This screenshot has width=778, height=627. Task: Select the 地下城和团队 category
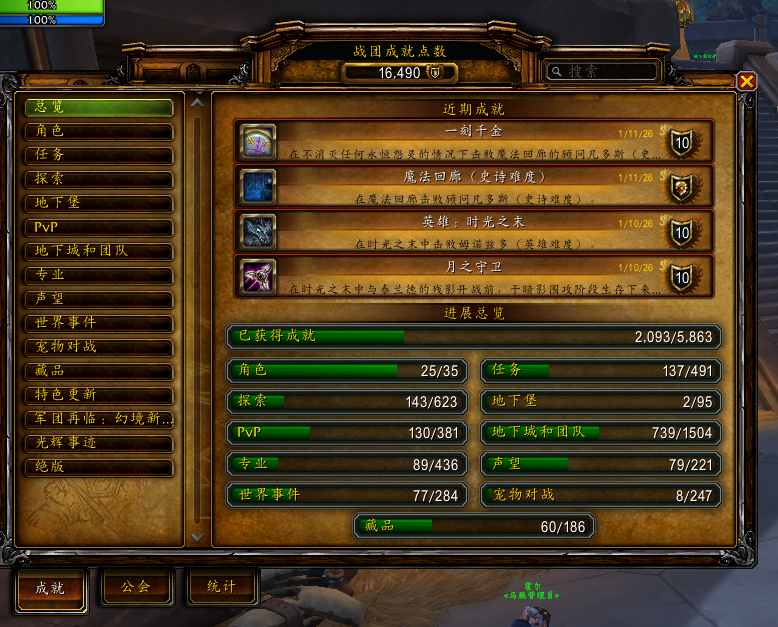99,251
